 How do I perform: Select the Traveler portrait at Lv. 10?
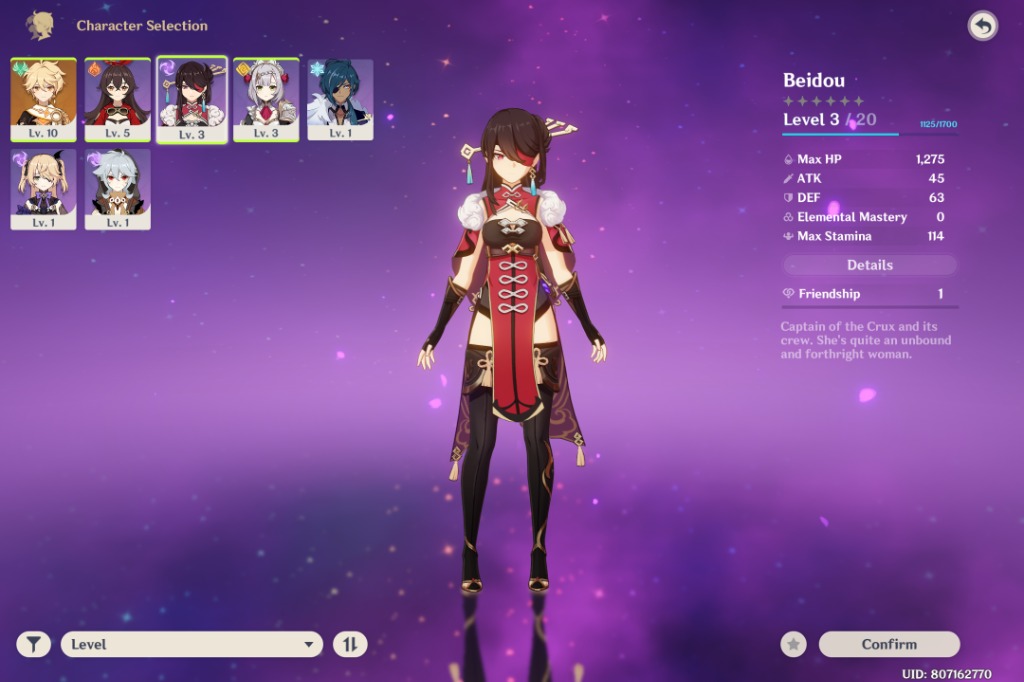pyautogui.click(x=43, y=98)
